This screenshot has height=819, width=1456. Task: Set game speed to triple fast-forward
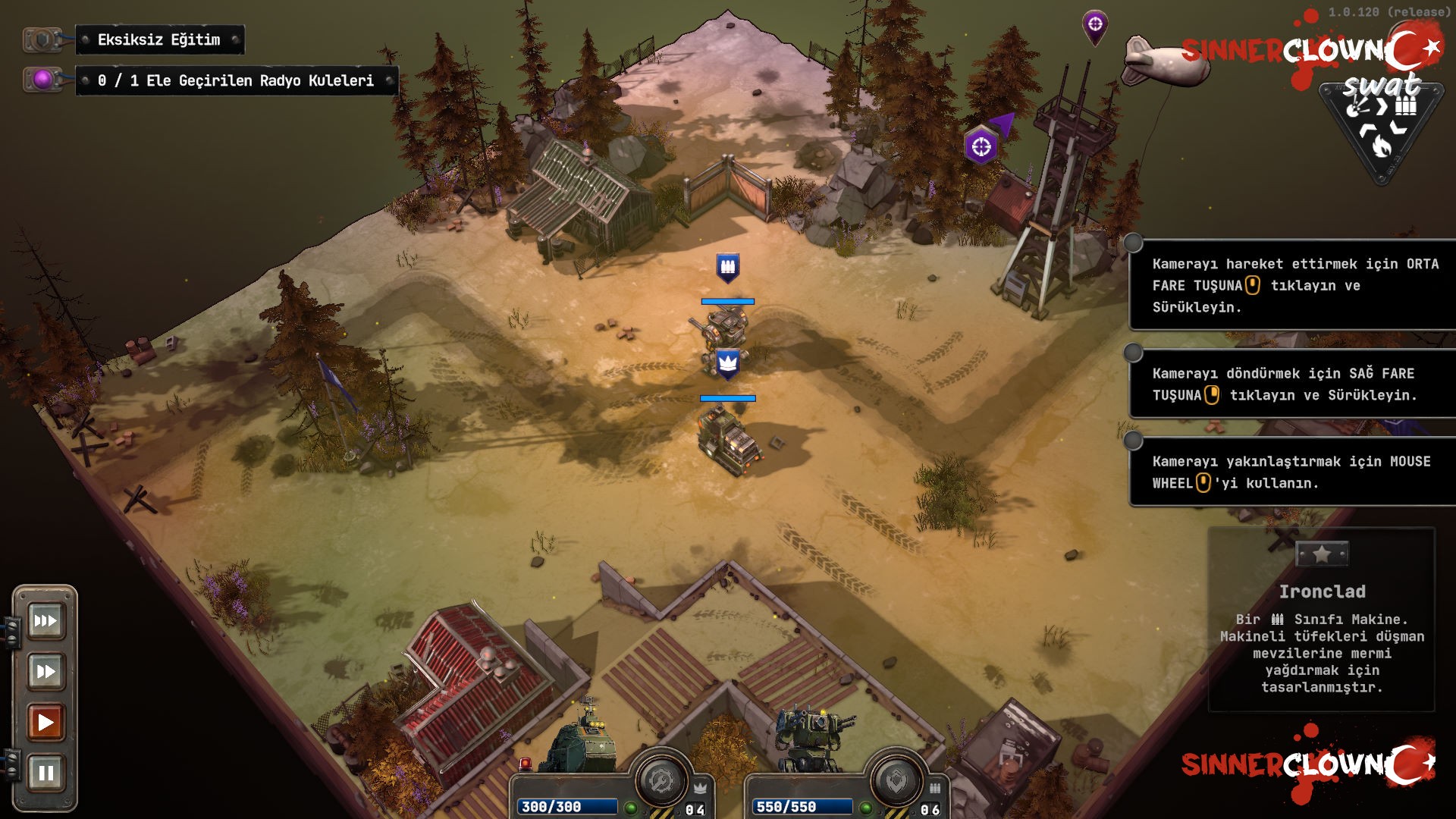(45, 621)
